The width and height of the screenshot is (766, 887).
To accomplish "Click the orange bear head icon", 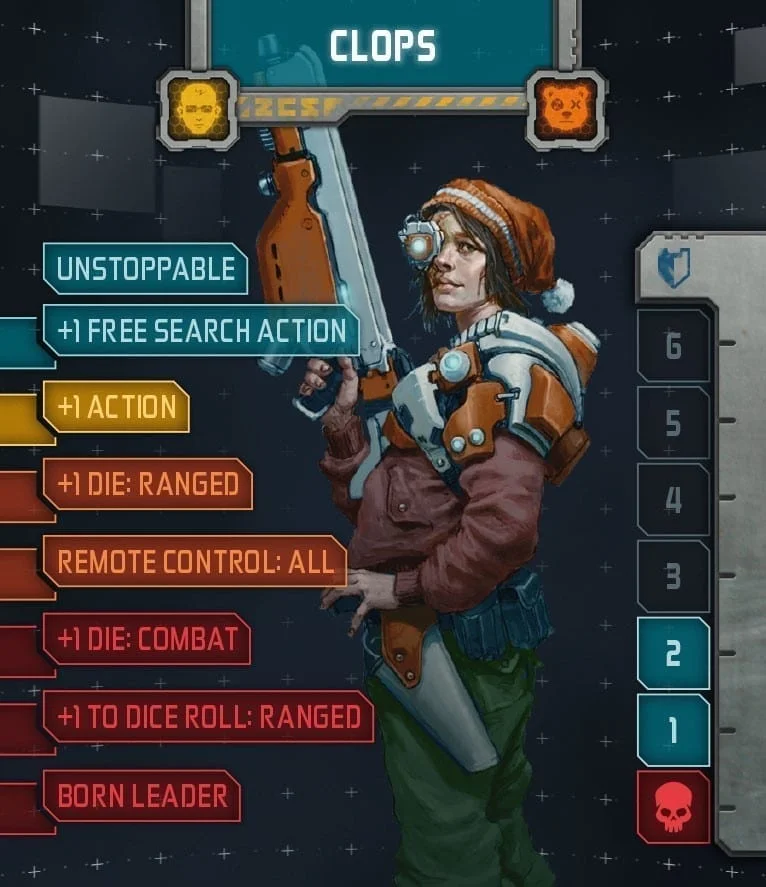I will pos(566,109).
